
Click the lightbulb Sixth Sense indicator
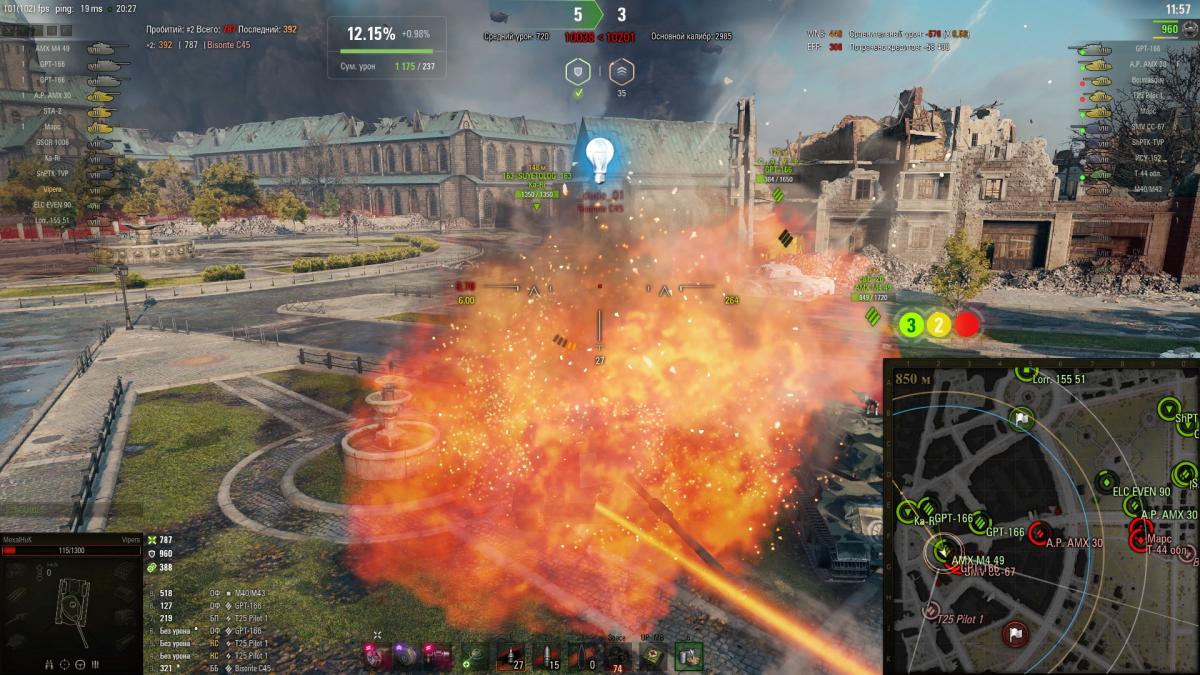pyautogui.click(x=598, y=157)
